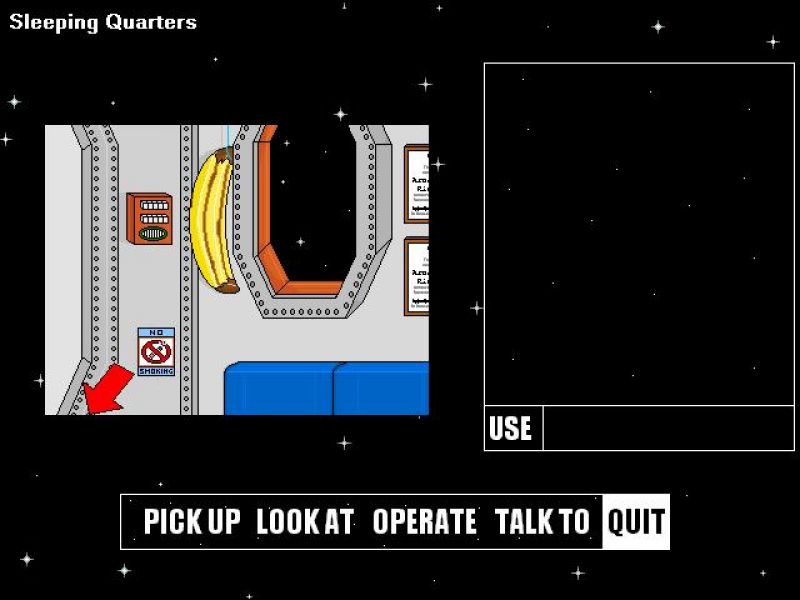Select the TALK TO command
This screenshot has width=800, height=600.
(542, 522)
